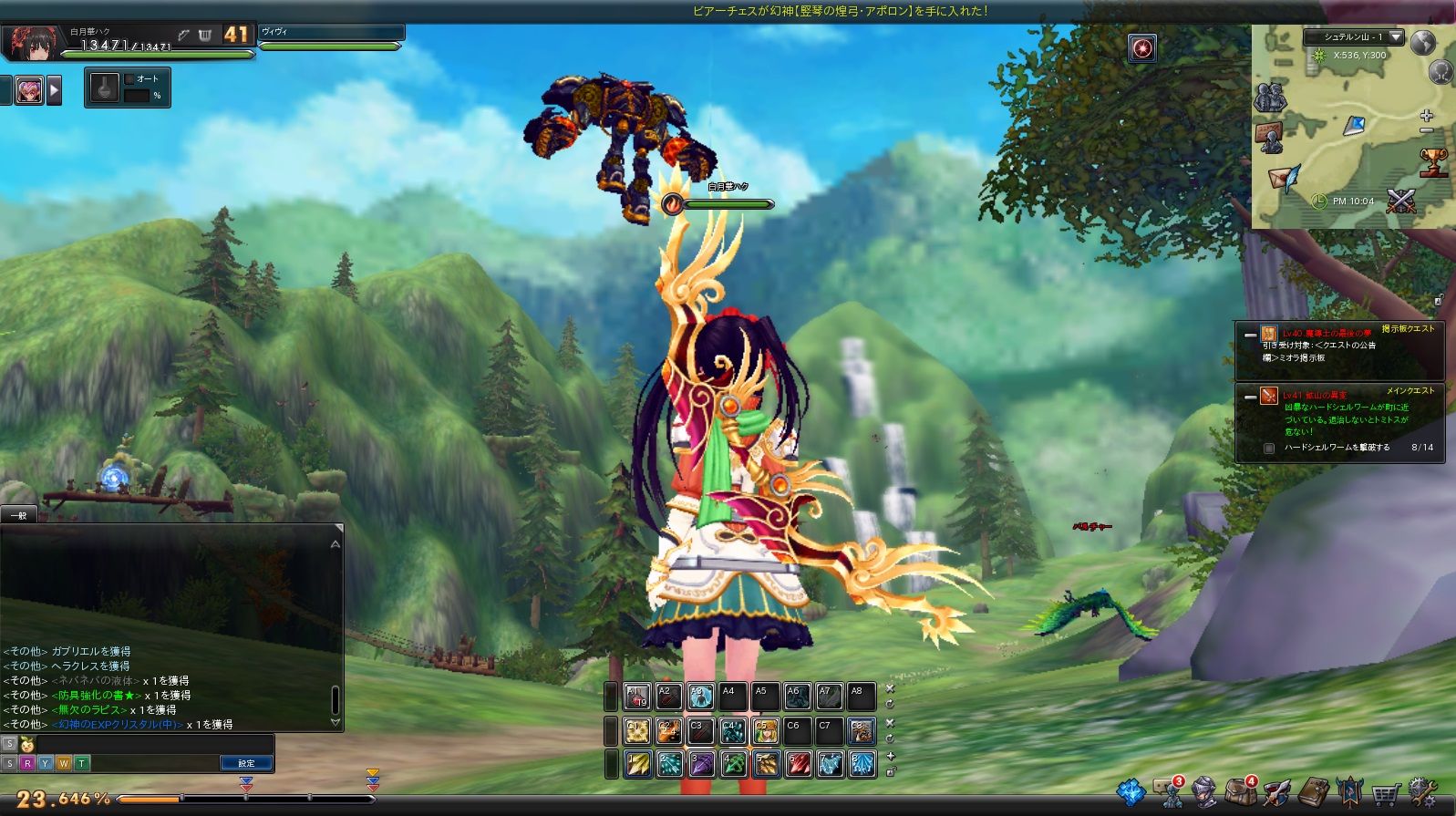The image size is (1456, 816).
Task: Open the system settings gear icon
Action: click(x=1421, y=792)
